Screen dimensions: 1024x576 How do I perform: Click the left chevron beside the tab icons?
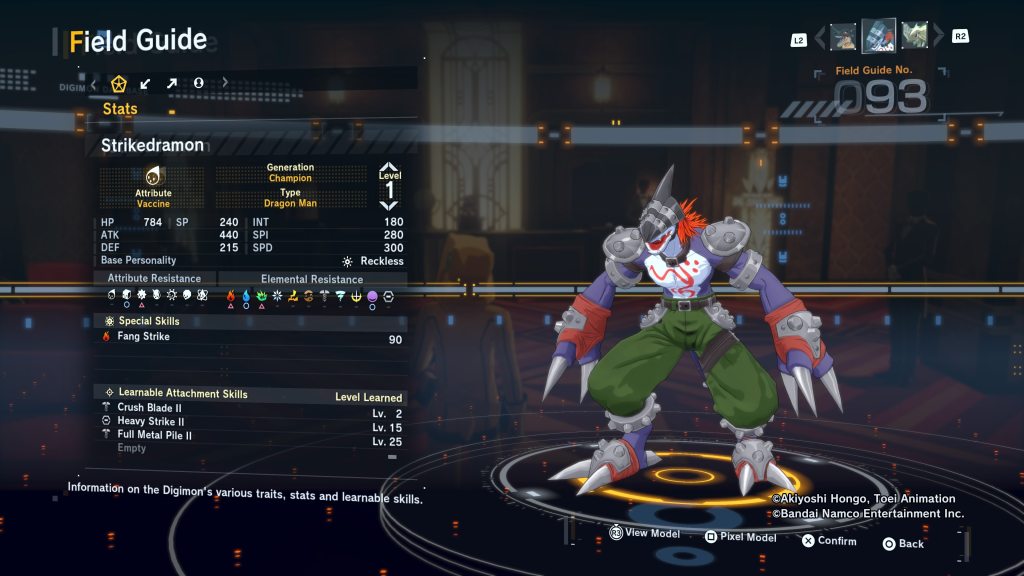point(94,83)
